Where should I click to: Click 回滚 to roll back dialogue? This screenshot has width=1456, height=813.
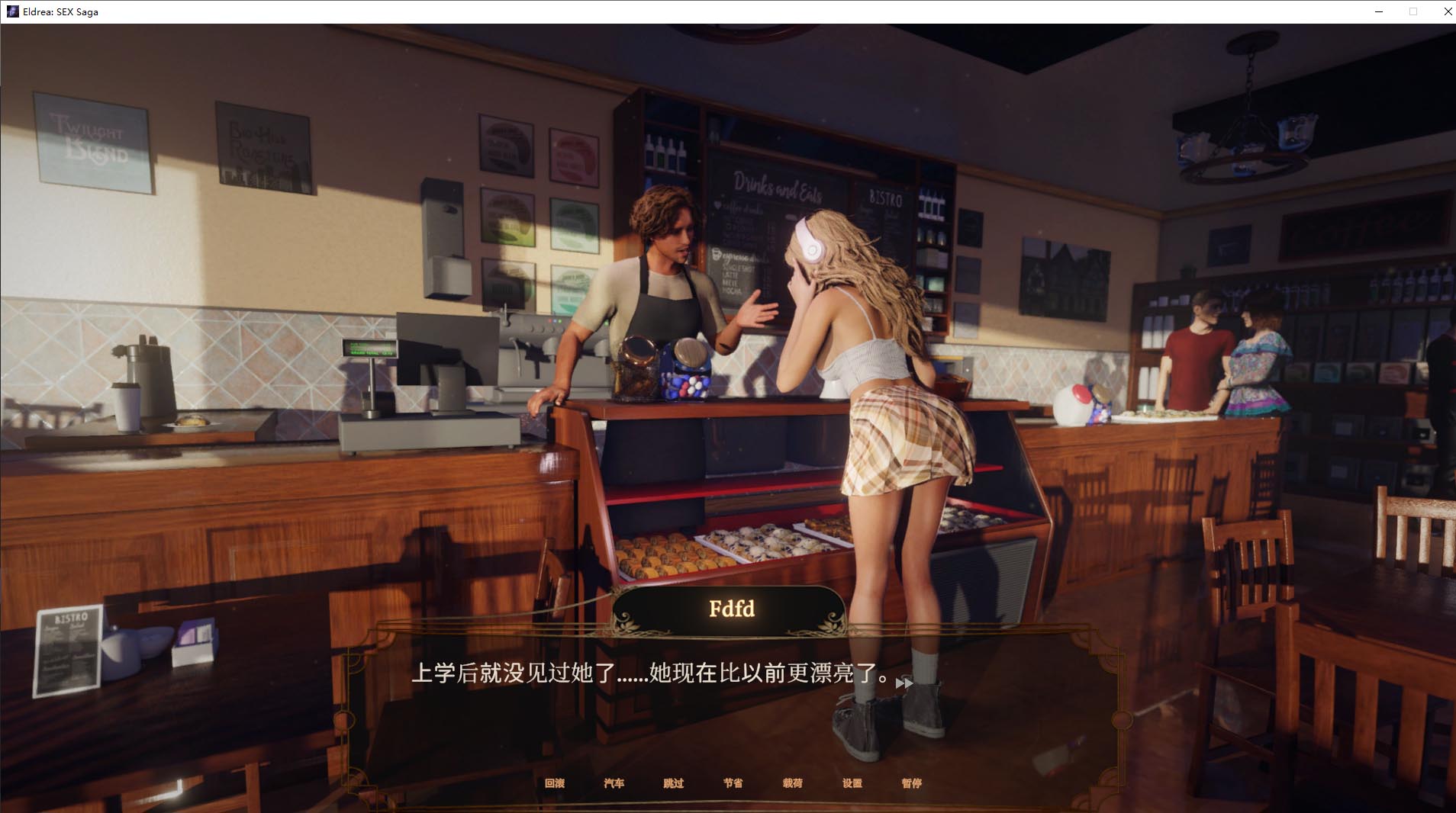coord(556,784)
